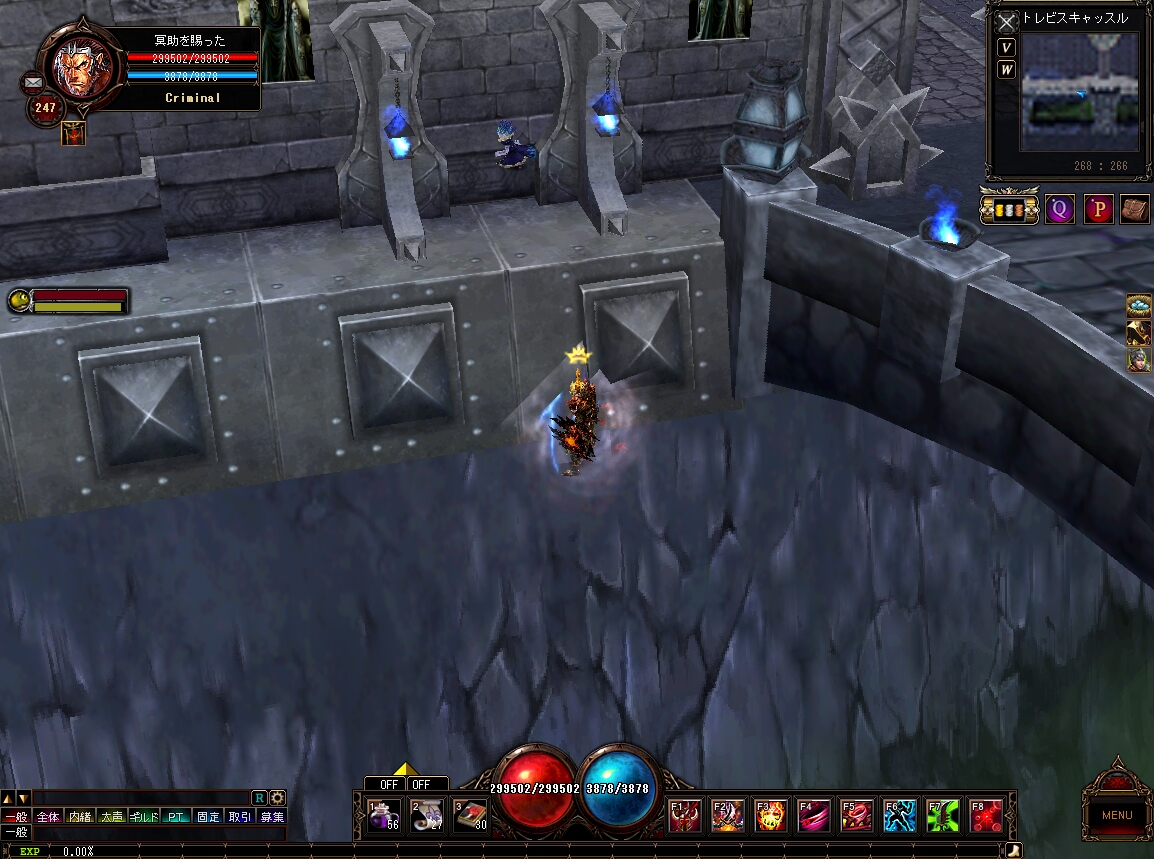Open the mail envelope icon by portrait
This screenshot has height=859, width=1154.
click(32, 82)
